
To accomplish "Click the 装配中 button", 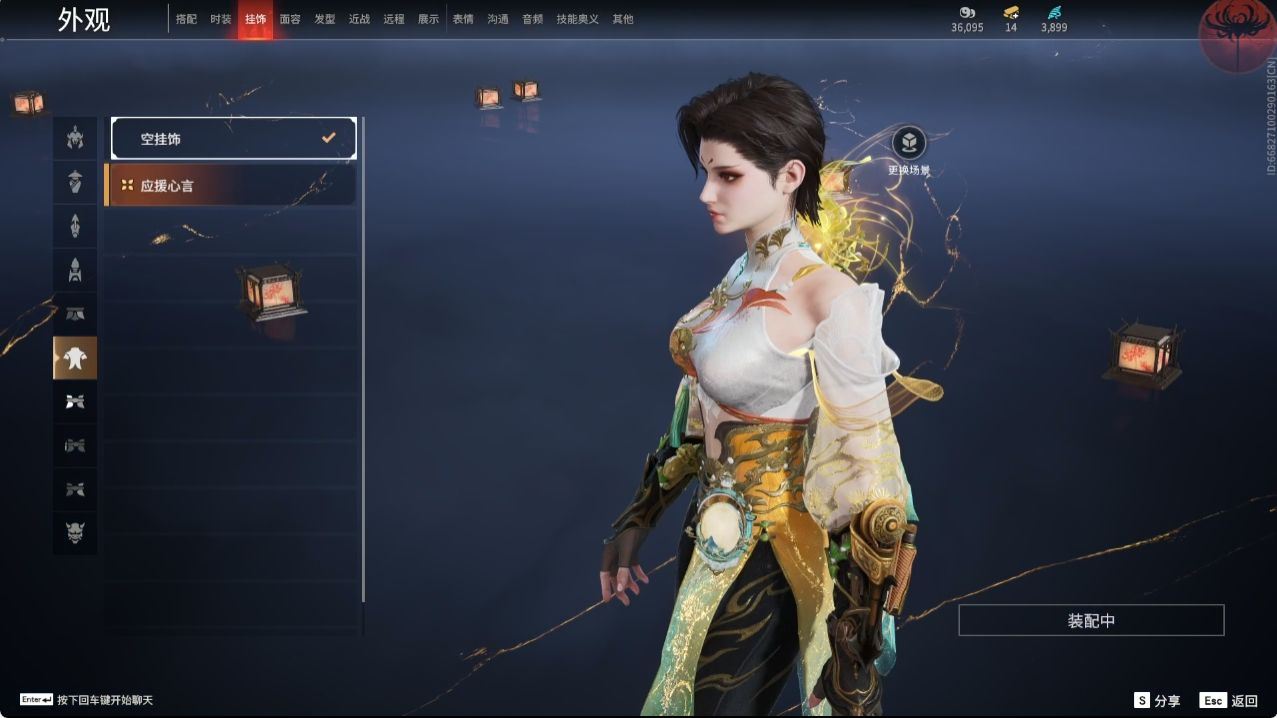I will tap(1091, 620).
